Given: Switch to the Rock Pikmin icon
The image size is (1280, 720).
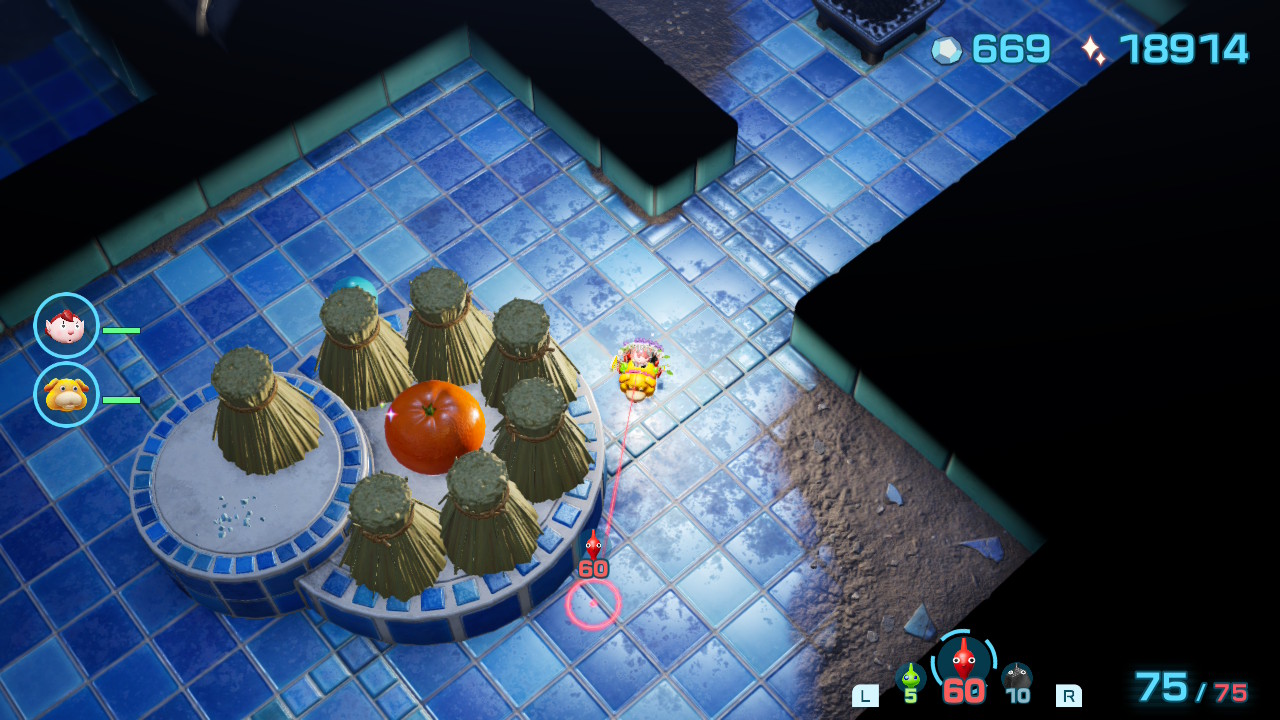Looking at the screenshot, I should [1017, 677].
